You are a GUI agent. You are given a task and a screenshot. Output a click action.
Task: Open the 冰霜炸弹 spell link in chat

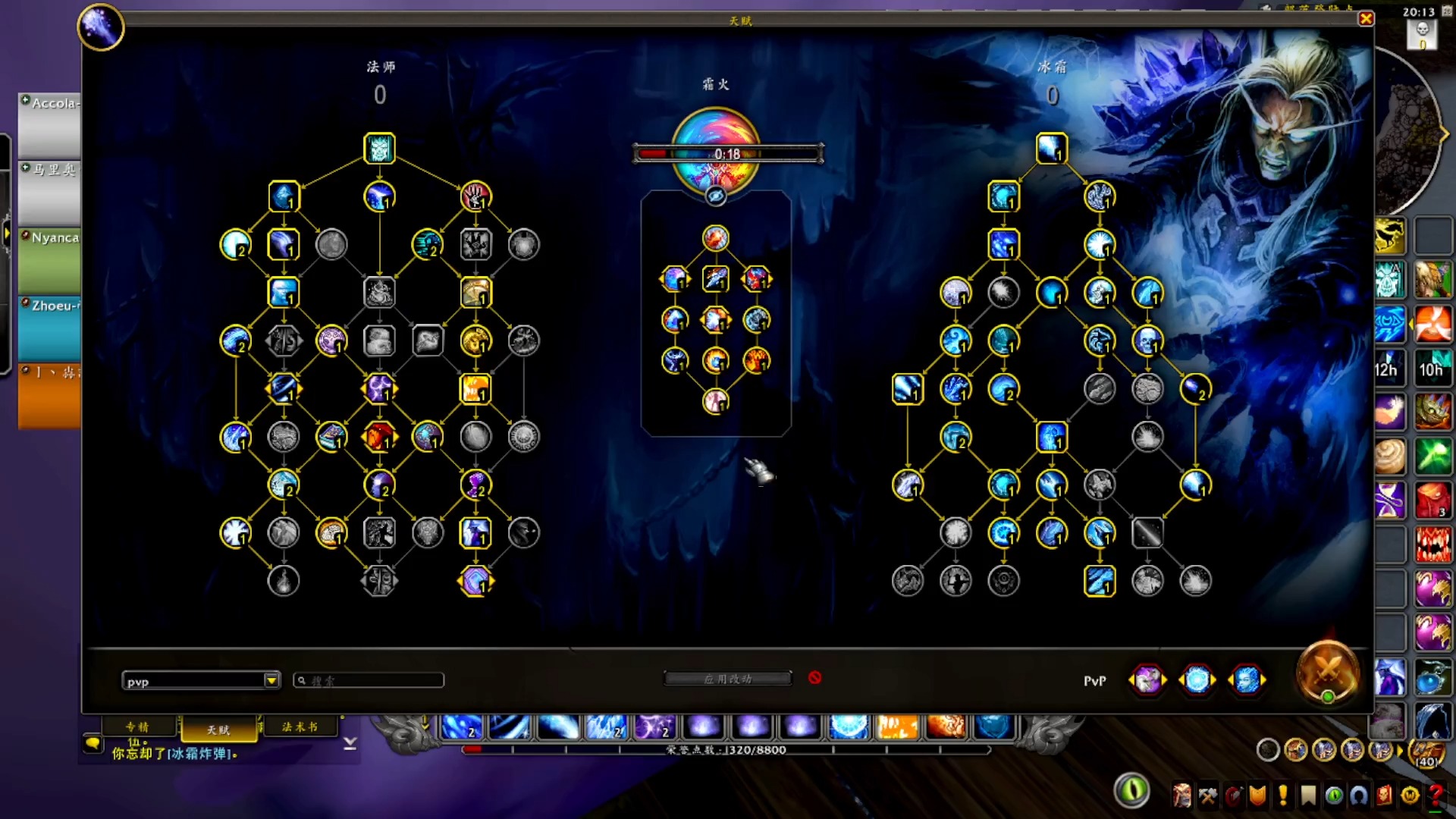coord(202,755)
